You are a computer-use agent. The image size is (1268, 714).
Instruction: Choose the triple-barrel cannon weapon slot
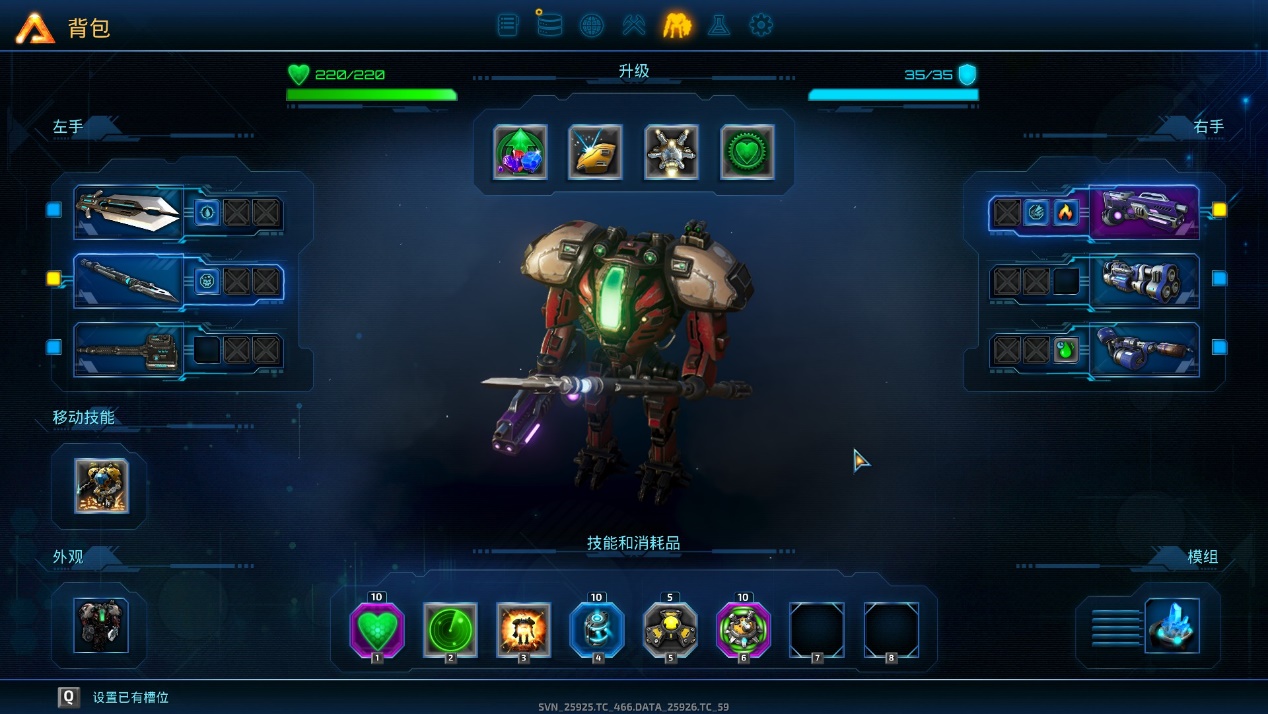click(x=1144, y=280)
